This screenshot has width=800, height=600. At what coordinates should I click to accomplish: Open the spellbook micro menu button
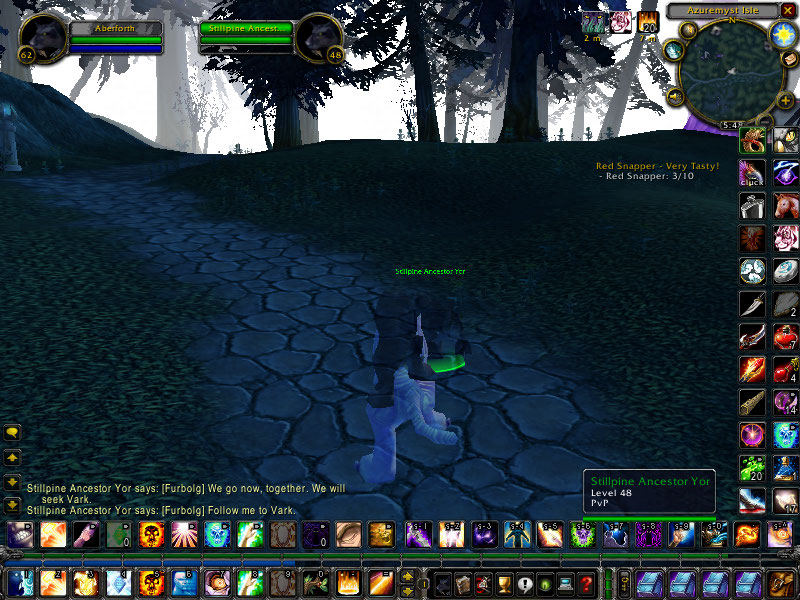pos(462,582)
